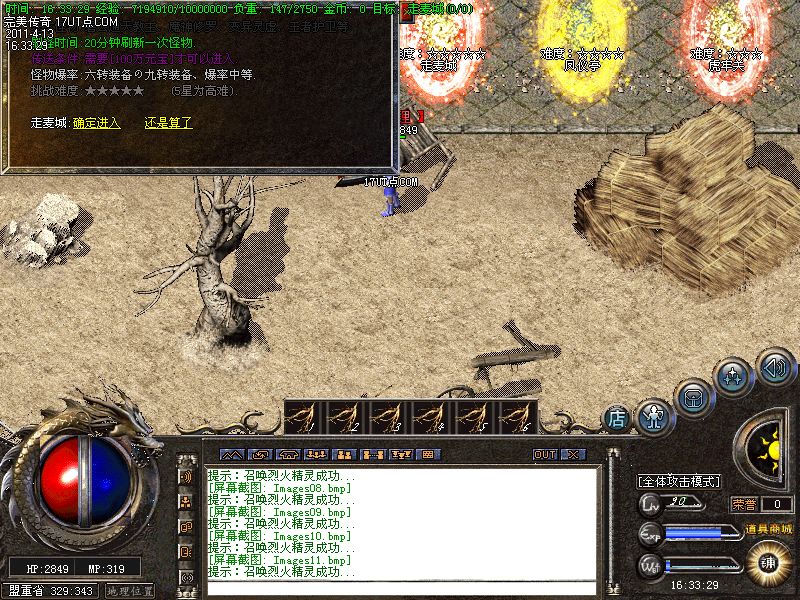
Task: Toggle the top chat channel filter icon
Action: coord(186,476)
